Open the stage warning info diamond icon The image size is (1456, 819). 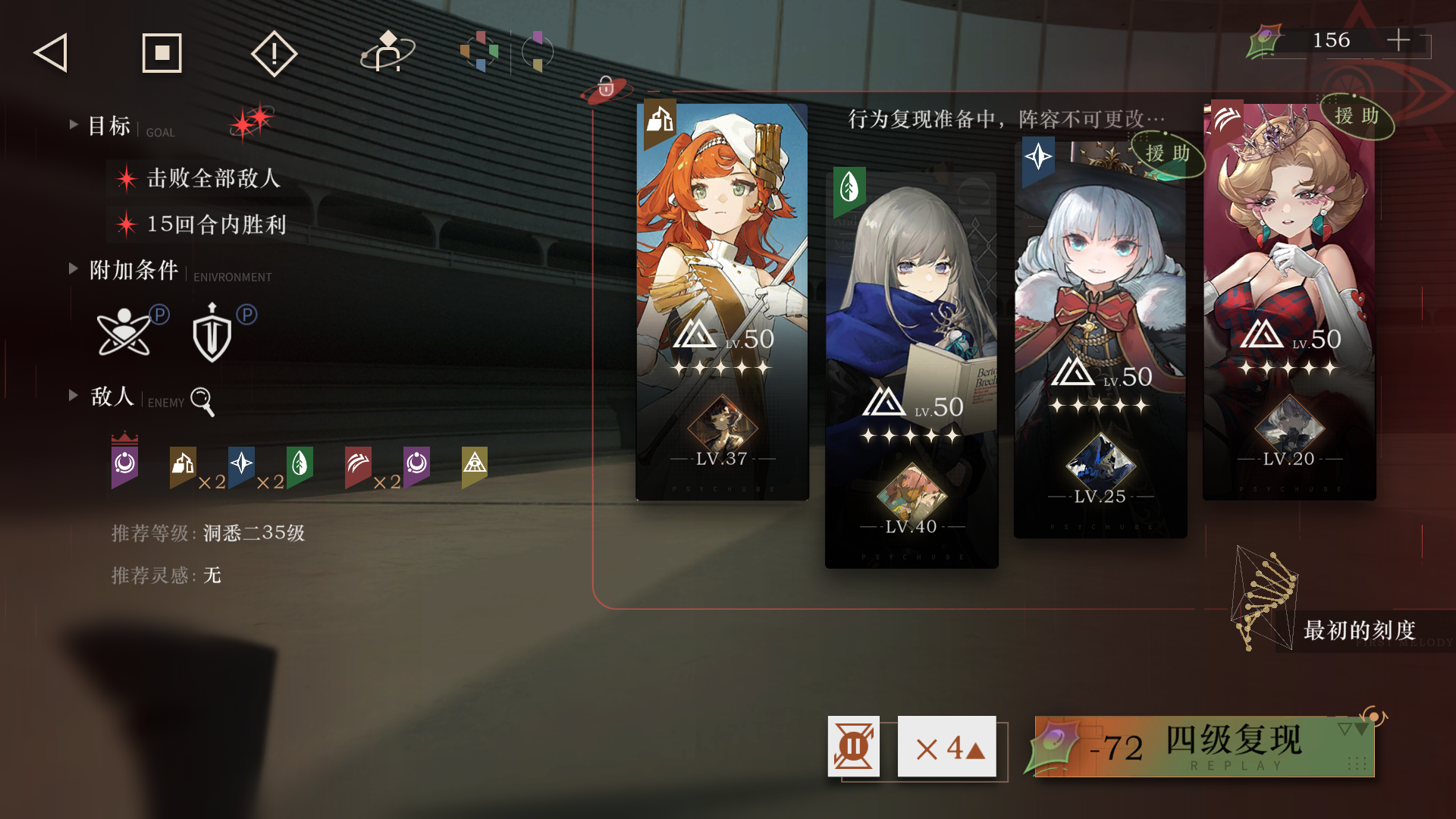click(x=274, y=52)
